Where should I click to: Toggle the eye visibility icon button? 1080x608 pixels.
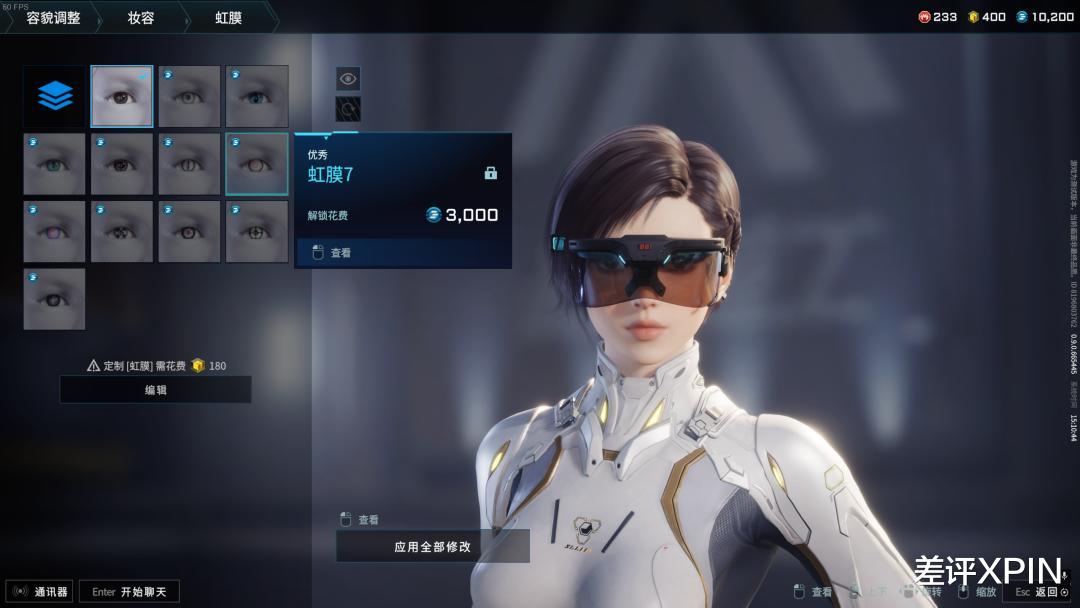click(348, 78)
